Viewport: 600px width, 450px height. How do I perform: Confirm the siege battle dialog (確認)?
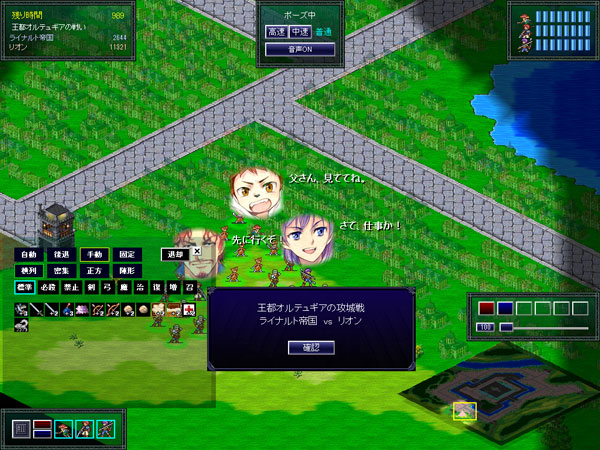[309, 348]
